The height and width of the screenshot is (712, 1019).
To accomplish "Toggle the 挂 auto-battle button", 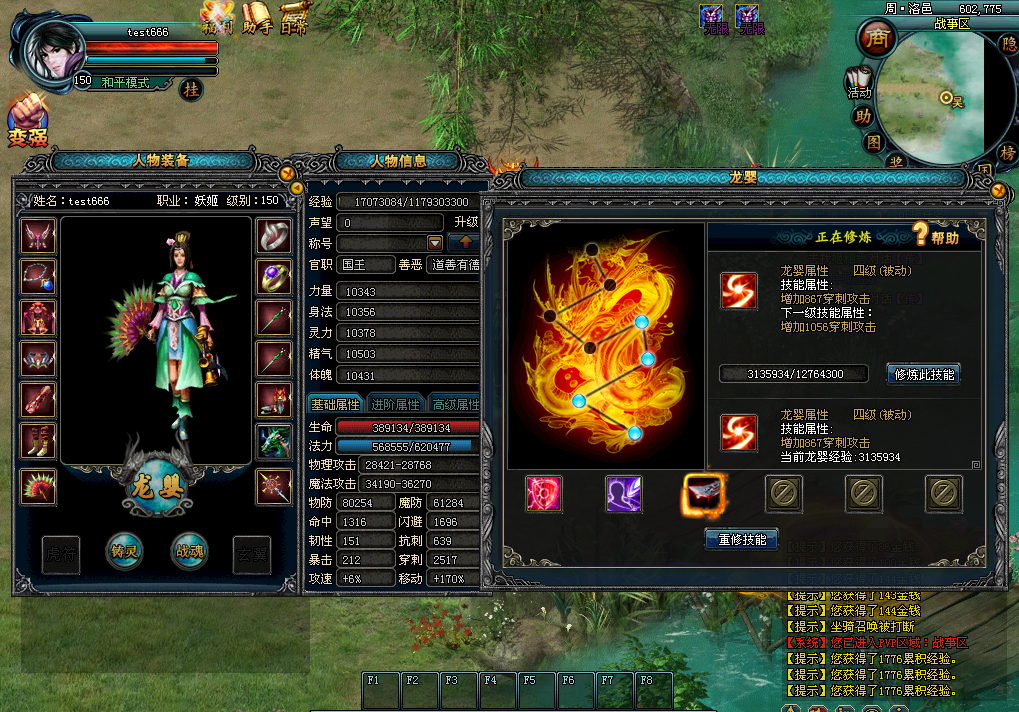I will 191,89.
